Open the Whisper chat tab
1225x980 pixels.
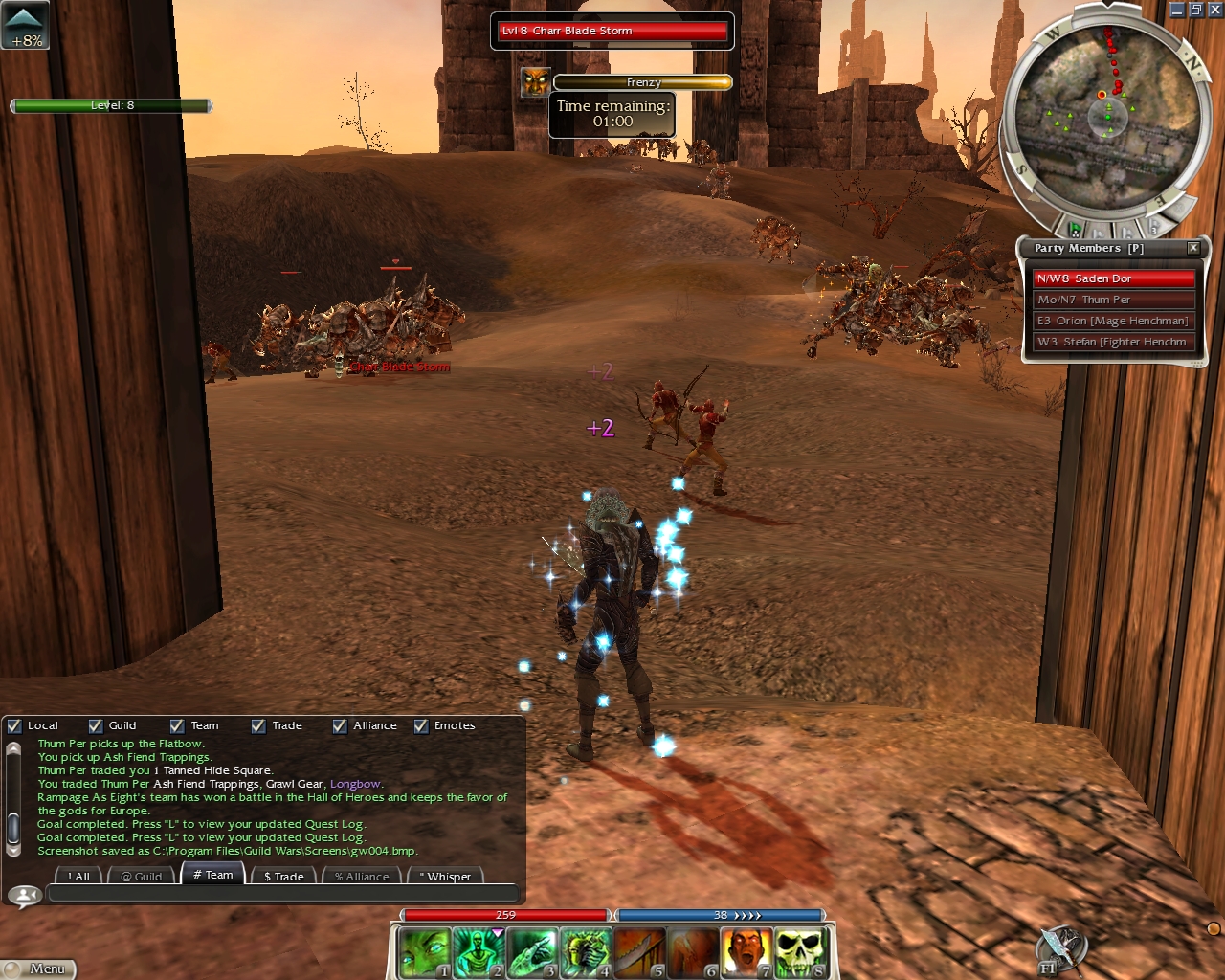[445, 876]
